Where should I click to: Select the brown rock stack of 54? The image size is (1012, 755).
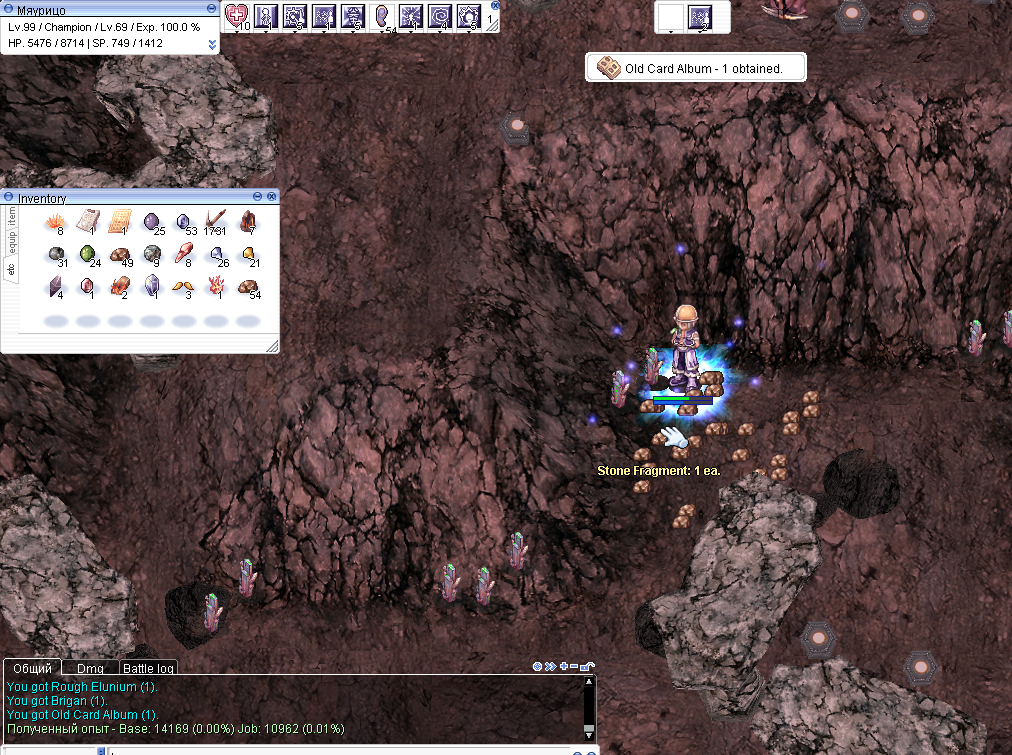tap(247, 288)
